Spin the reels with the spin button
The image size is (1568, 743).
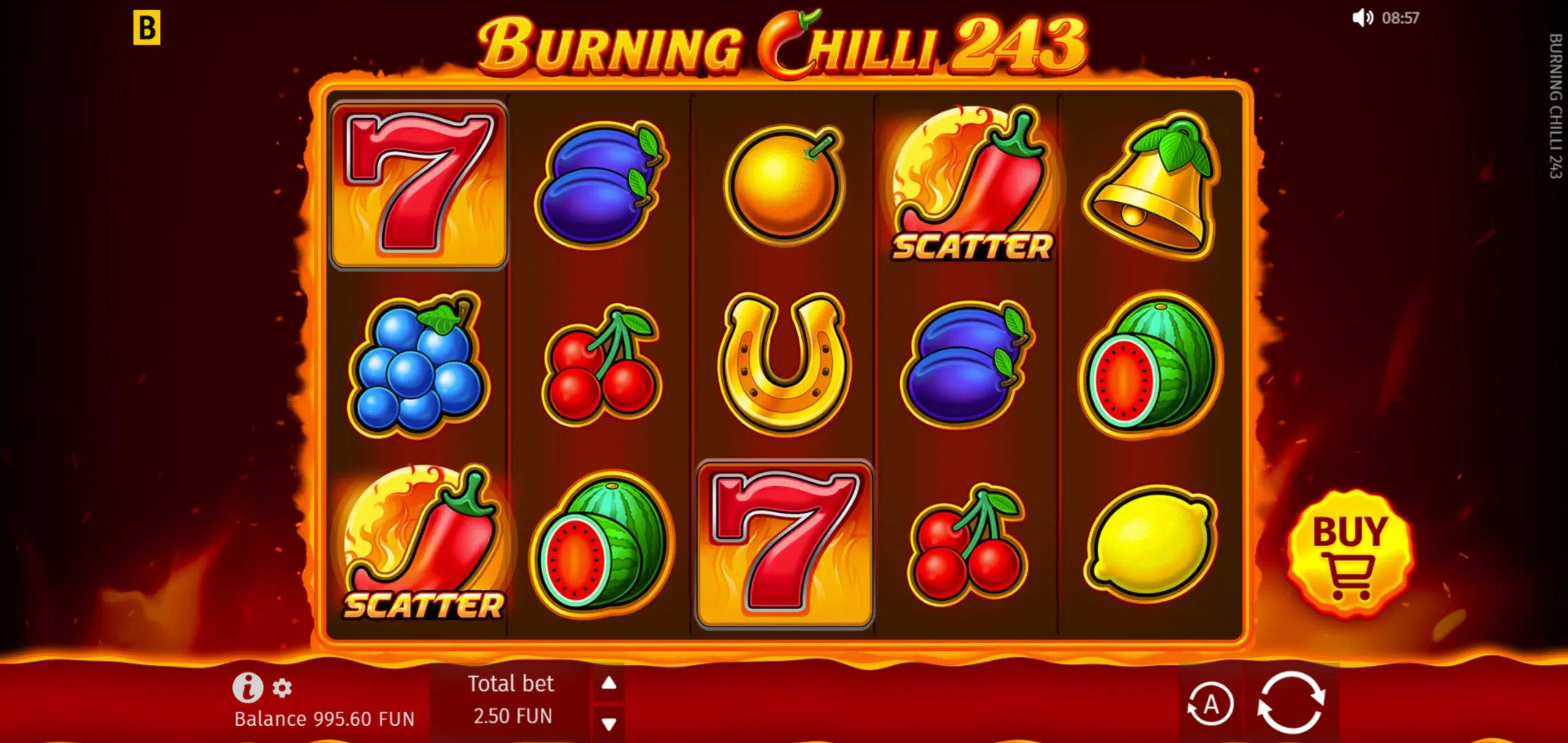click(1291, 703)
